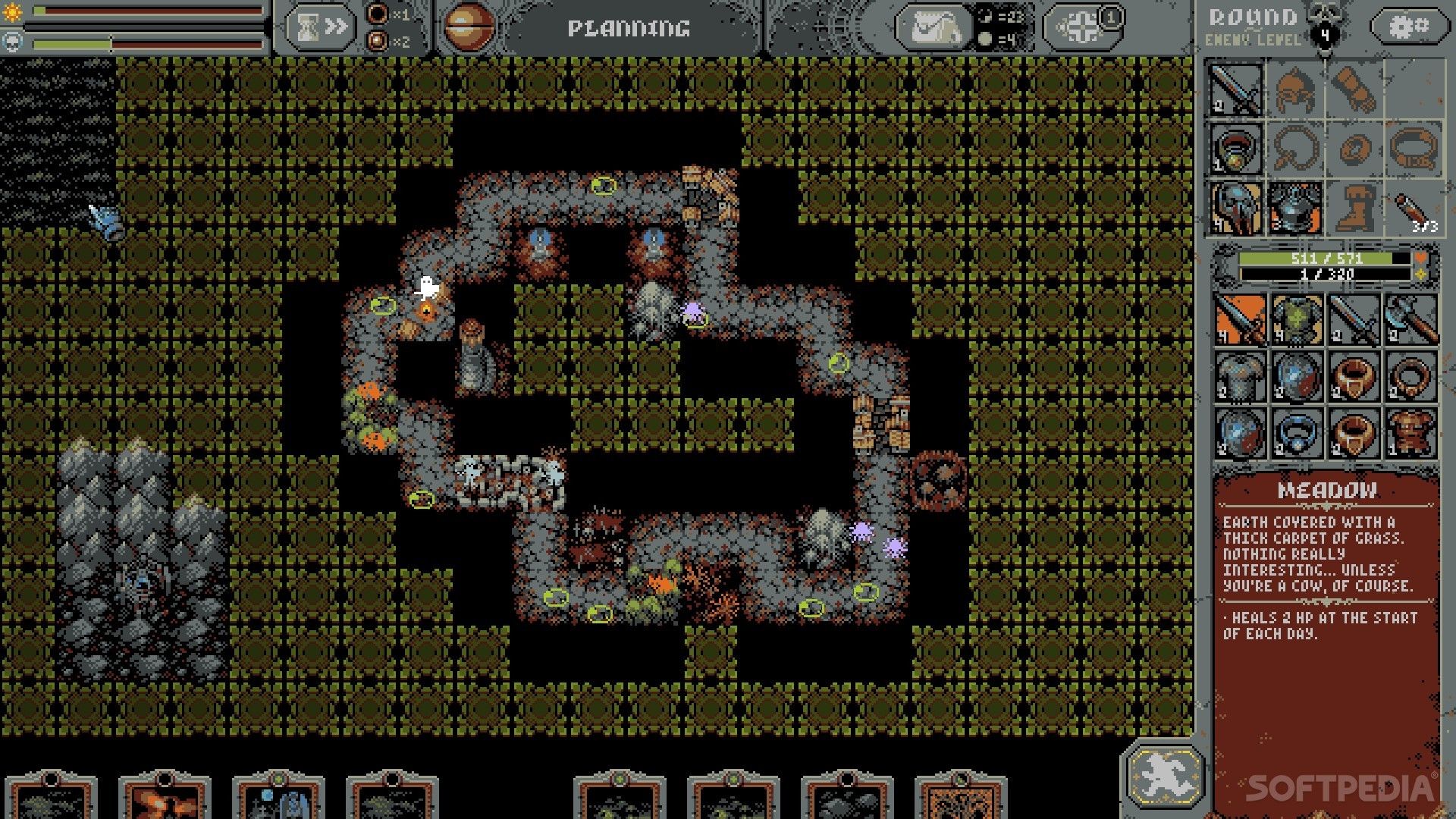Pick the green armor in the inventory
The image size is (1456, 819).
1298,319
